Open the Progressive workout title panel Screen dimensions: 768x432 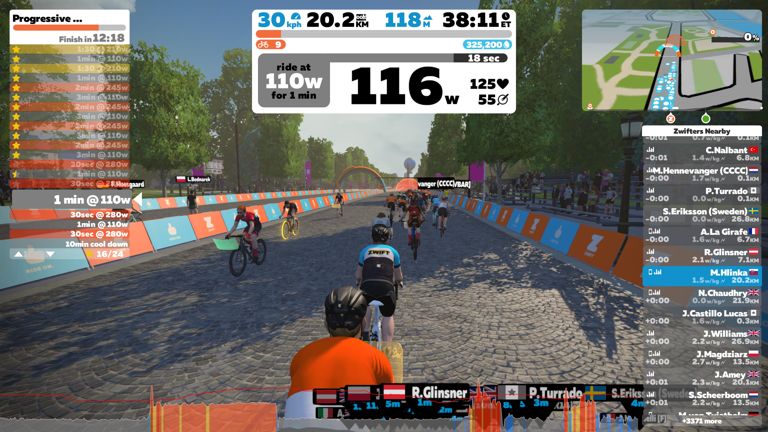pyautogui.click(x=68, y=18)
